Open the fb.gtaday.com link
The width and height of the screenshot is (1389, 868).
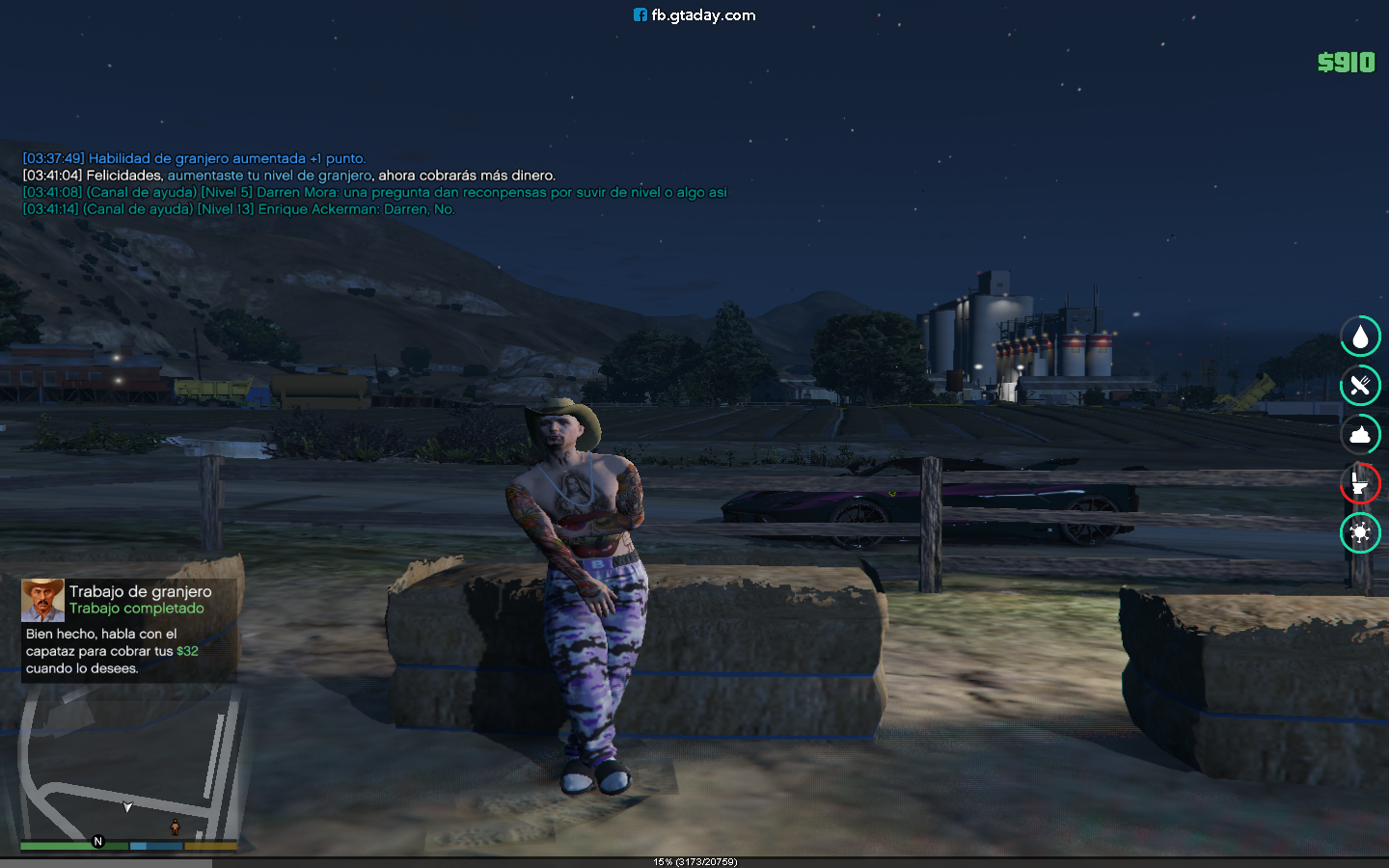coord(694,15)
